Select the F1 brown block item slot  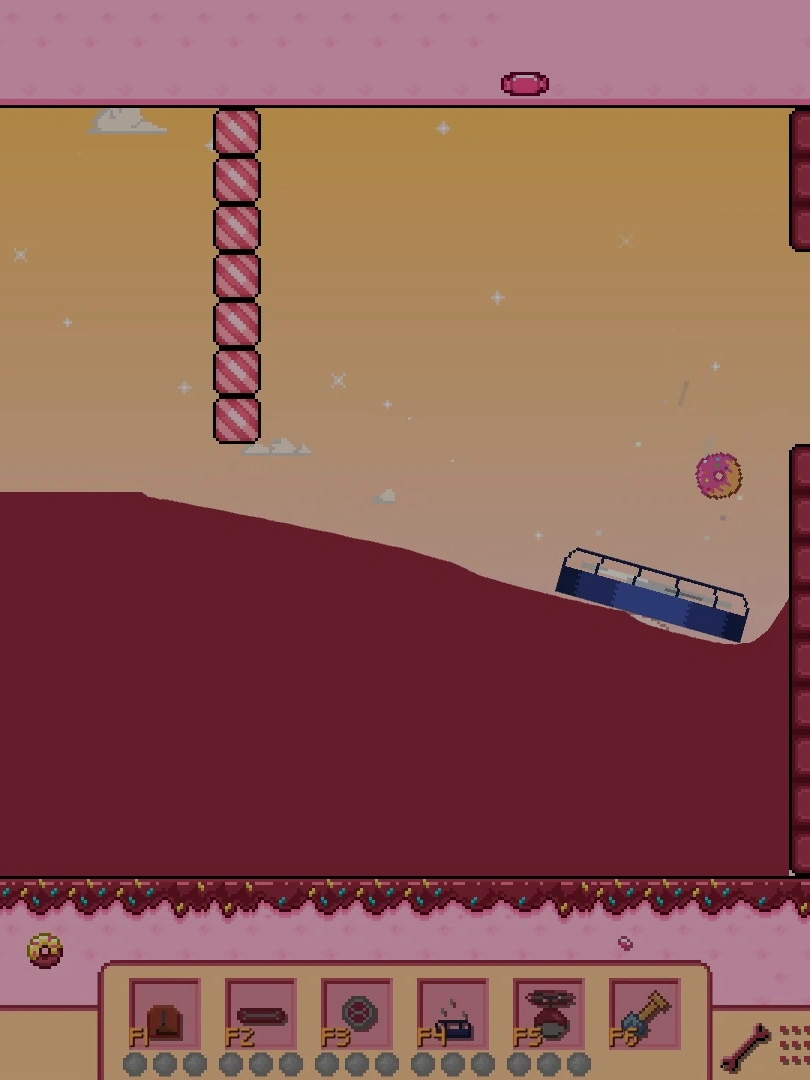(165, 1014)
